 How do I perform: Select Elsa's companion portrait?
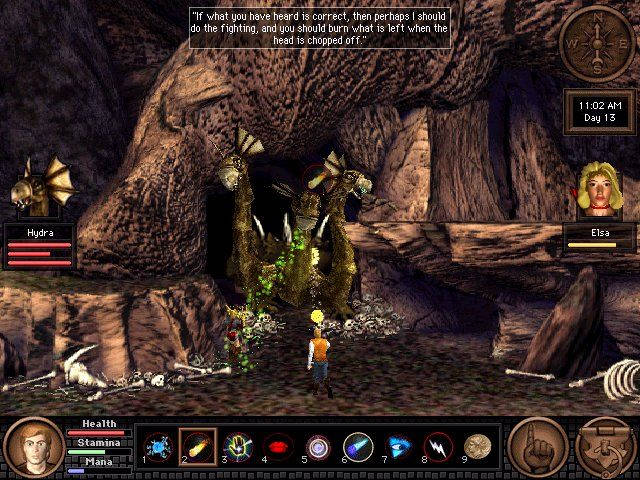600,190
